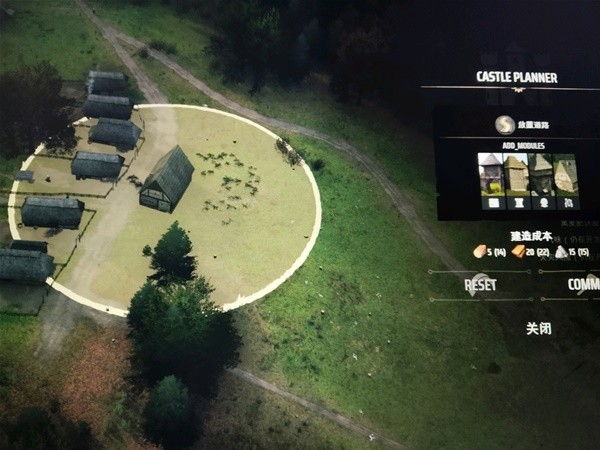Choose the gatehouse module with the pointed grey roof
The width and height of the screenshot is (600, 450).
pyautogui.click(x=491, y=174)
